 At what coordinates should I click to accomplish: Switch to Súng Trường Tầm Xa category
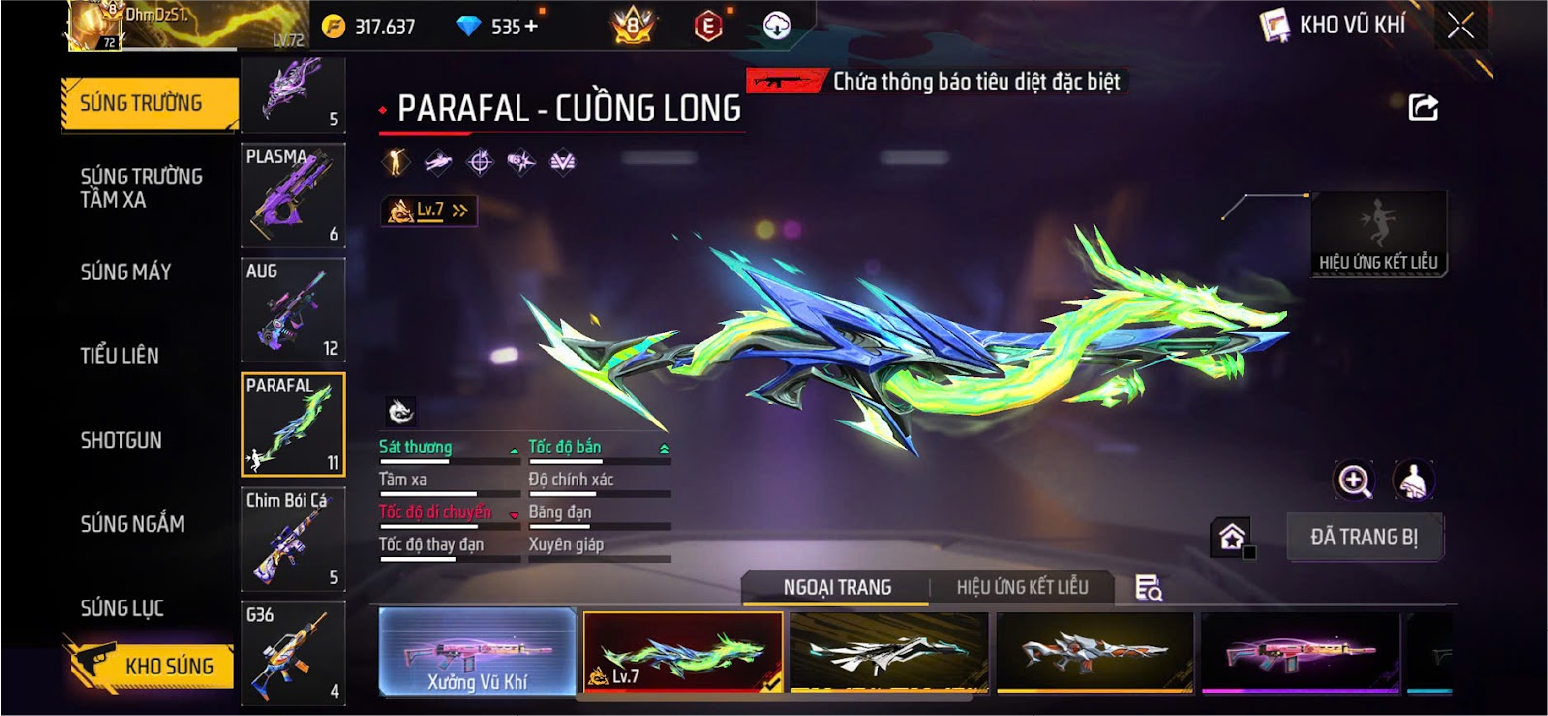click(141, 188)
